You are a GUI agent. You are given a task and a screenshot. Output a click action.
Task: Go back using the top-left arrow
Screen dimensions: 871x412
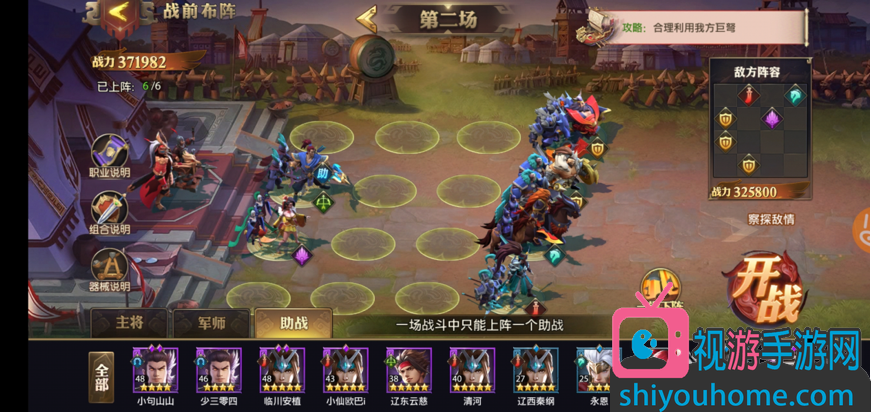click(x=119, y=13)
